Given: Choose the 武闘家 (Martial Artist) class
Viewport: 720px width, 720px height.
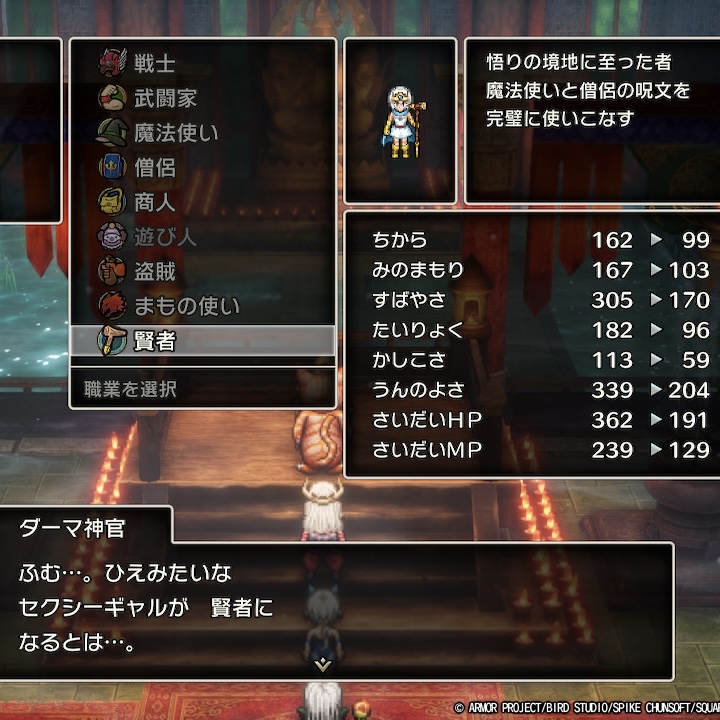Looking at the screenshot, I should [166, 98].
